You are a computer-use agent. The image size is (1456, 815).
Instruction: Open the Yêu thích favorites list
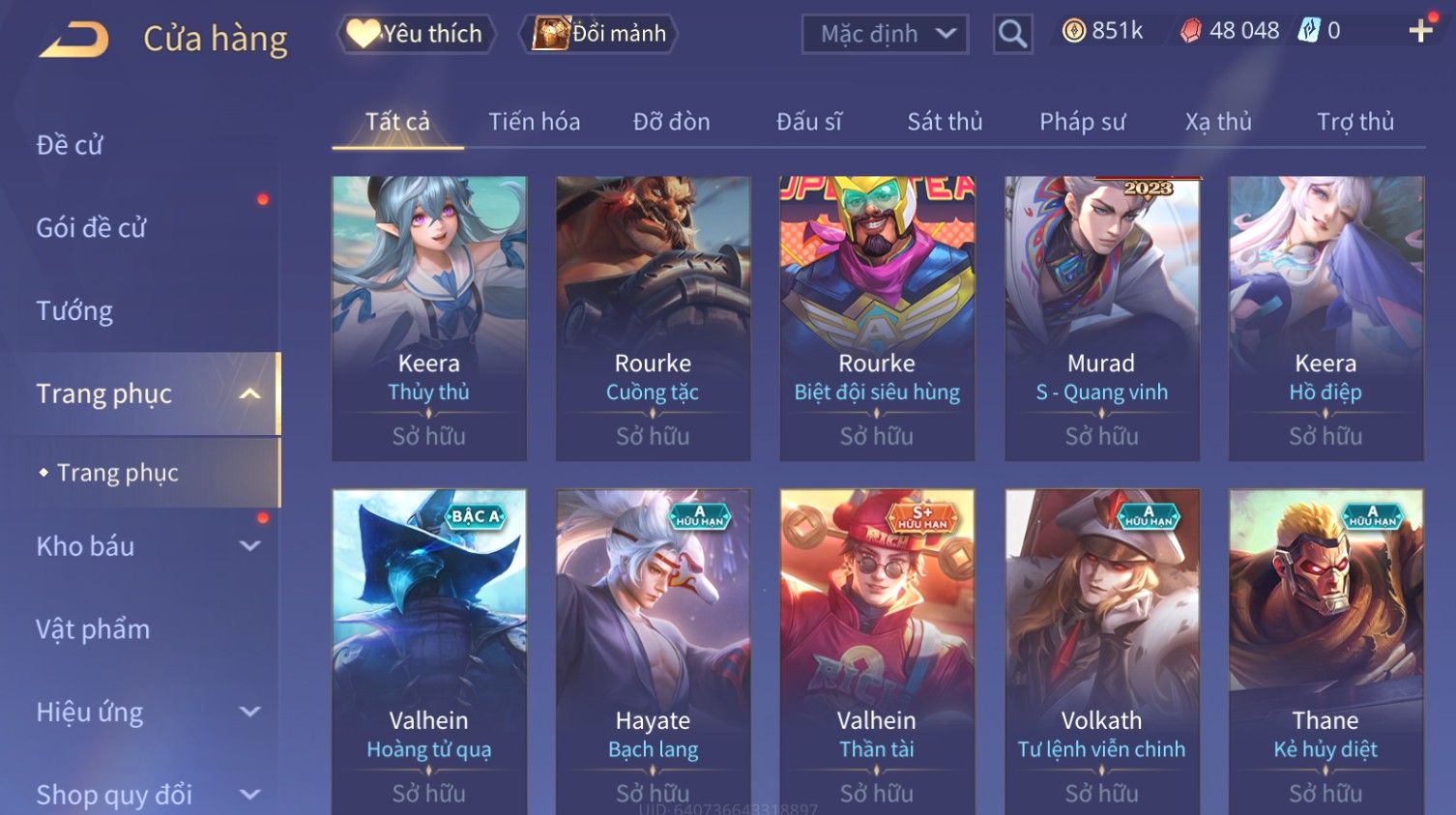pyautogui.click(x=416, y=34)
